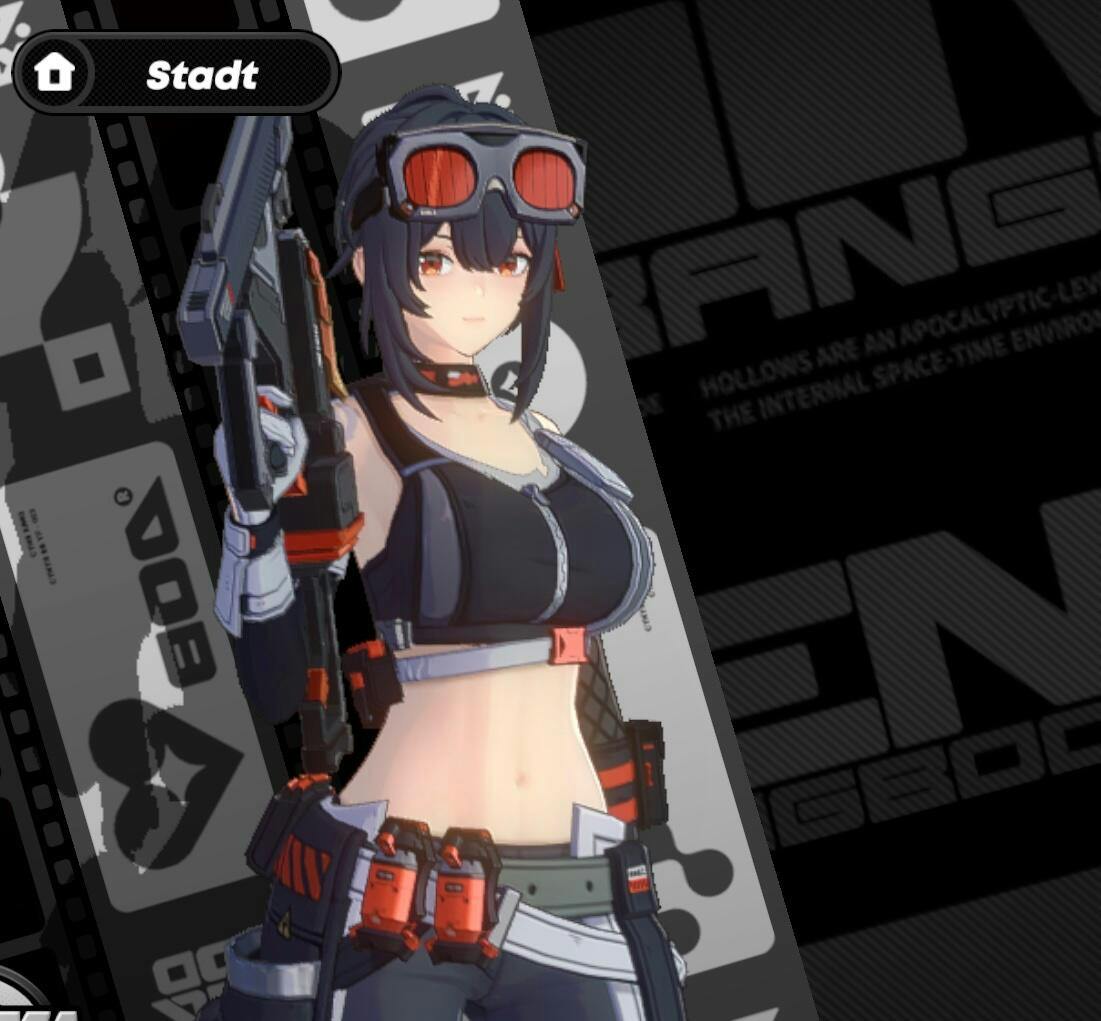Click the Stadt home button
Image resolution: width=1101 pixels, height=1021 pixels.
(176, 73)
